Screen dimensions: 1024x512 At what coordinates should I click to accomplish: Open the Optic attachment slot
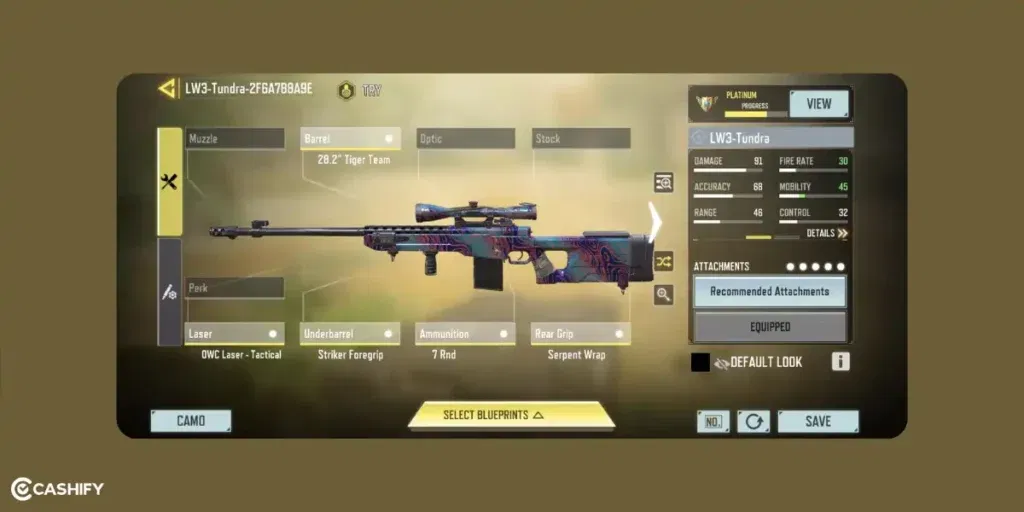[x=465, y=139]
